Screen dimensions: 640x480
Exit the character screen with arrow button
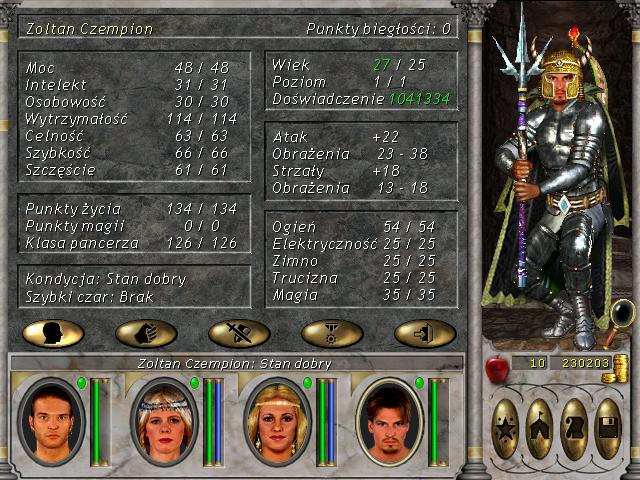pyautogui.click(x=425, y=333)
